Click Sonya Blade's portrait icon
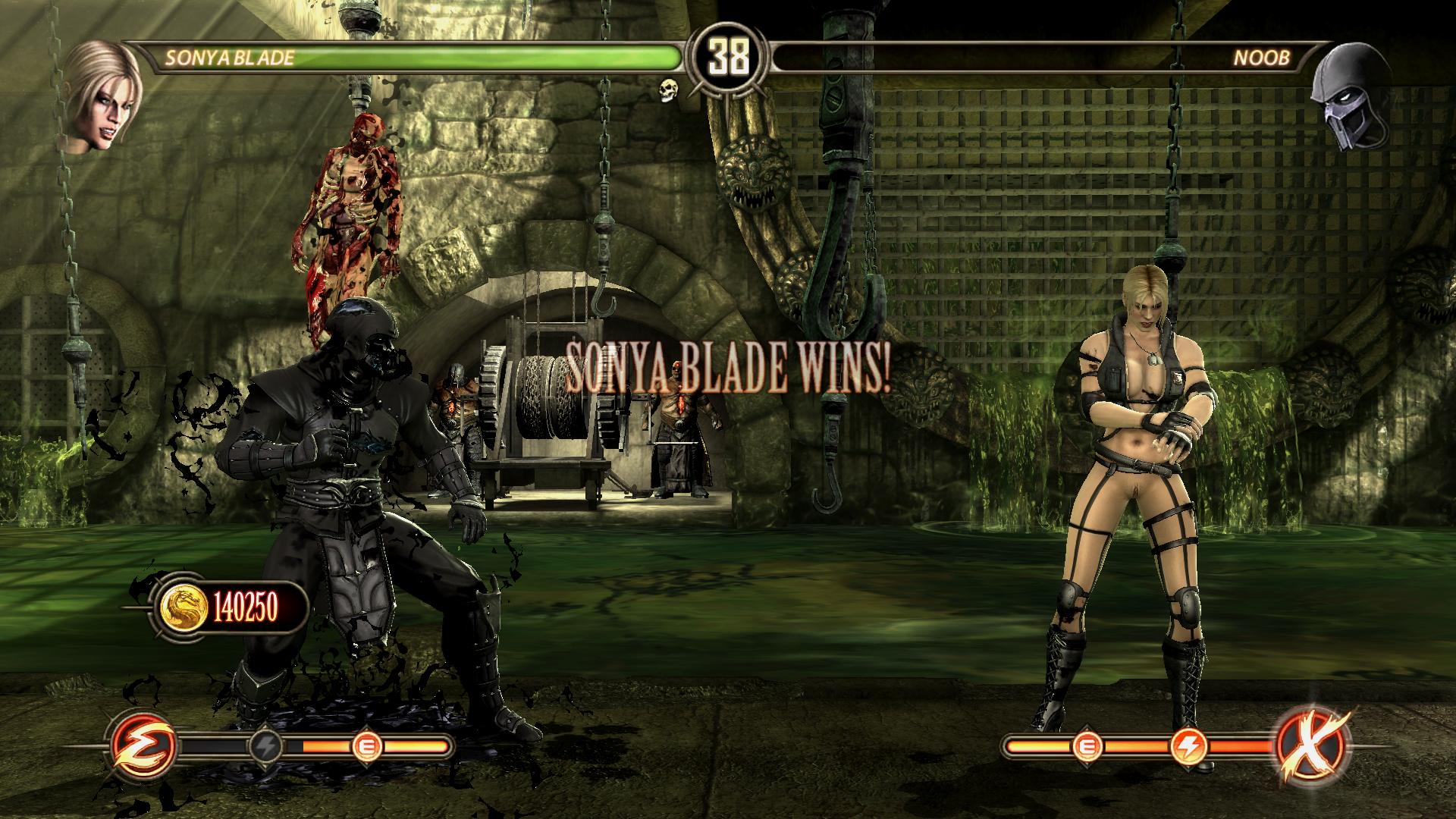Viewport: 1456px width, 819px height. pos(101,96)
